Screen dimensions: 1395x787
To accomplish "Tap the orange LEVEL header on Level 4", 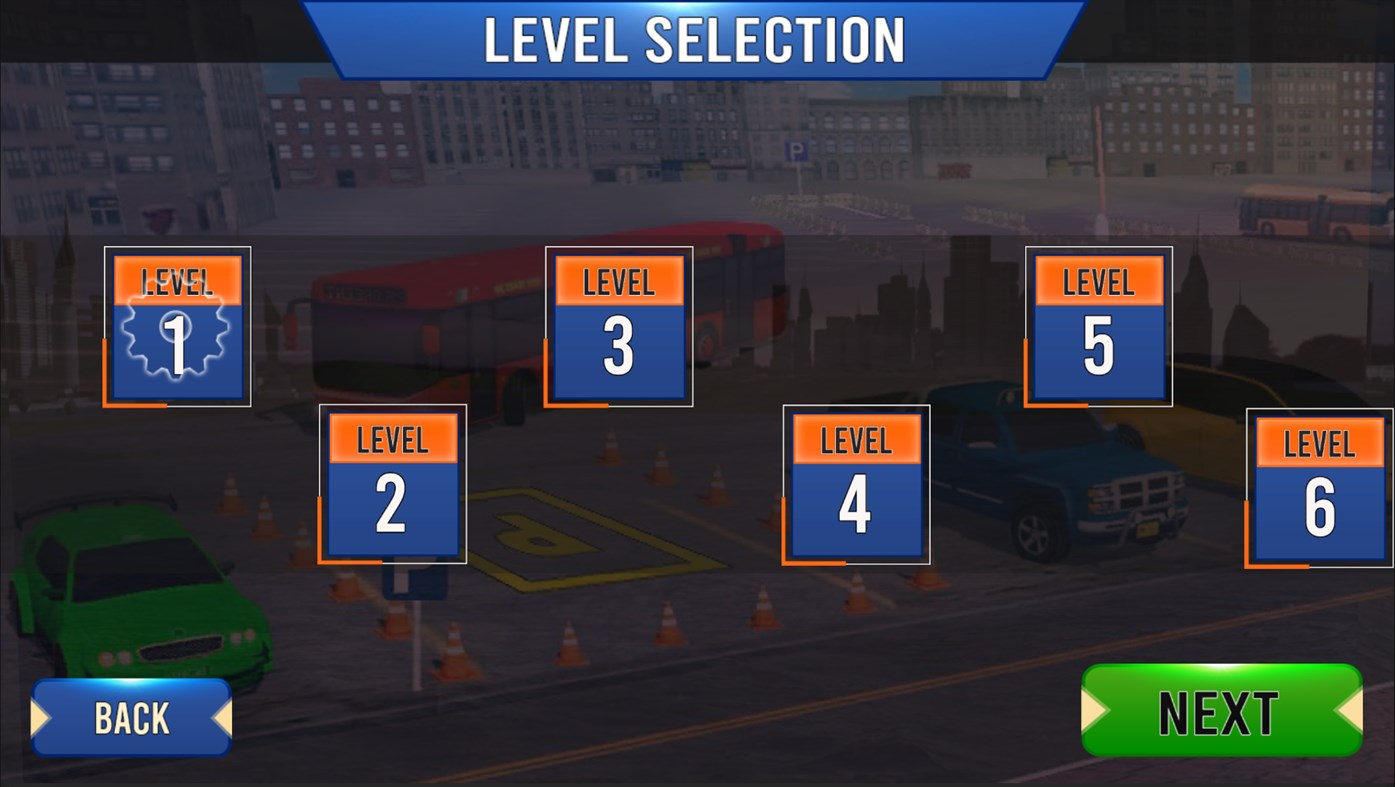I will pyautogui.click(x=855, y=439).
